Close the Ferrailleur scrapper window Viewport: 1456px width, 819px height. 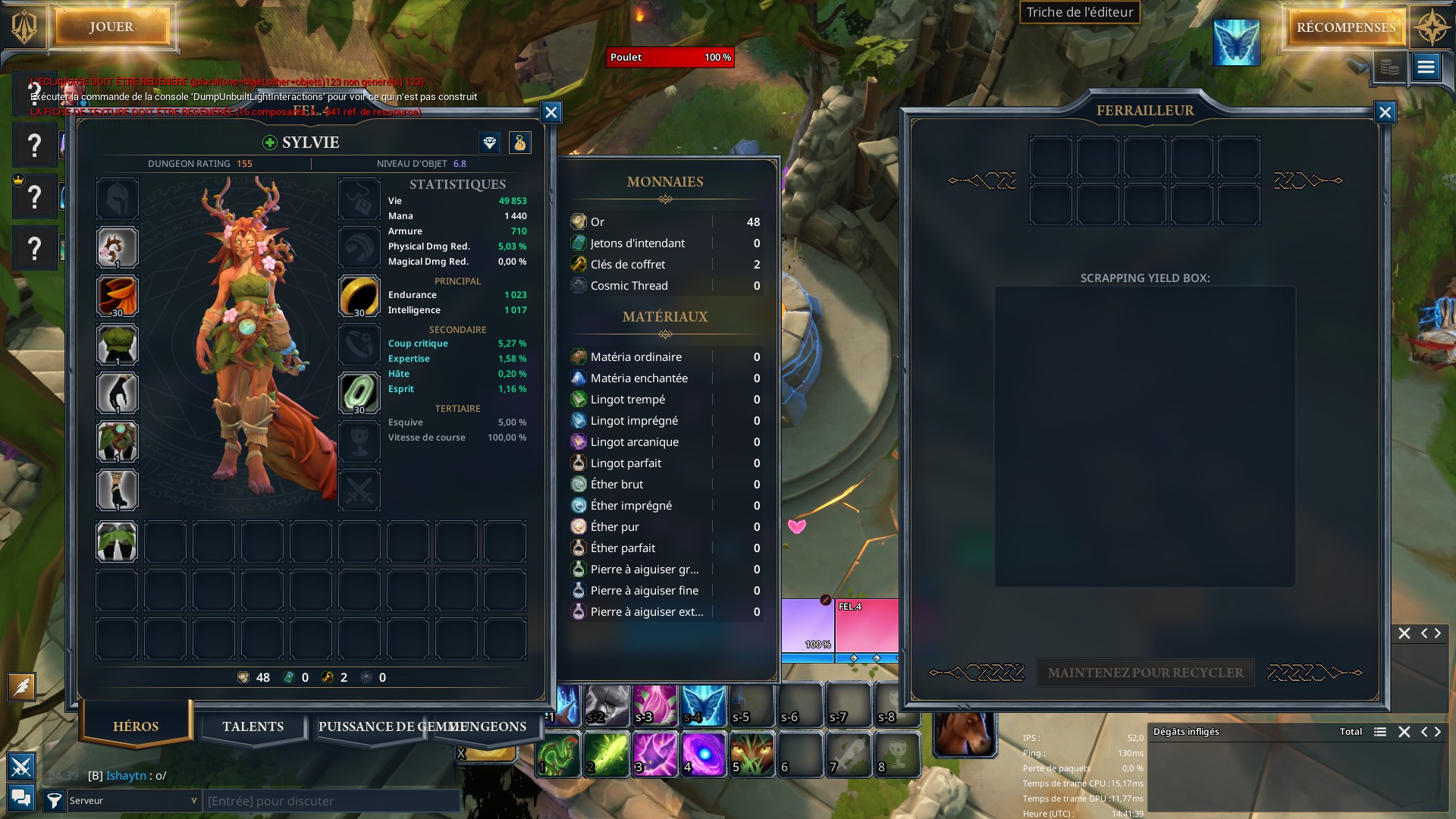point(1385,112)
